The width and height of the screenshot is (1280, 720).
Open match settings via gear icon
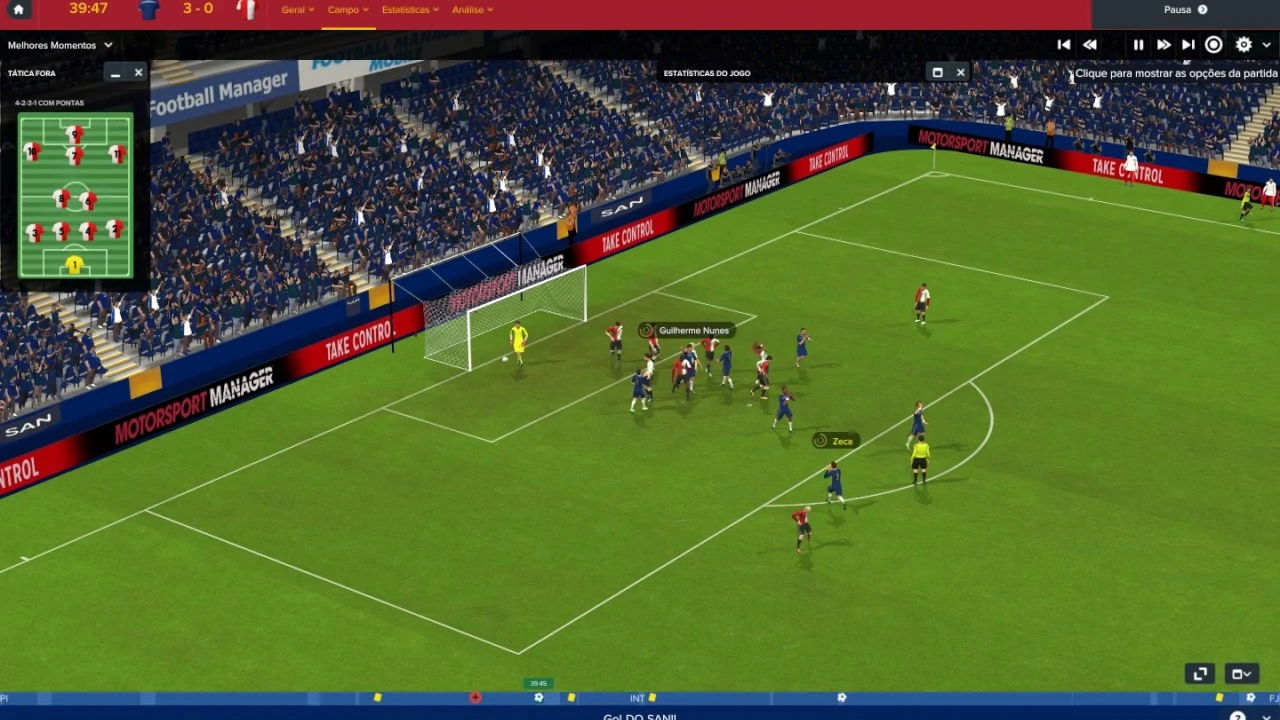pos(1244,44)
